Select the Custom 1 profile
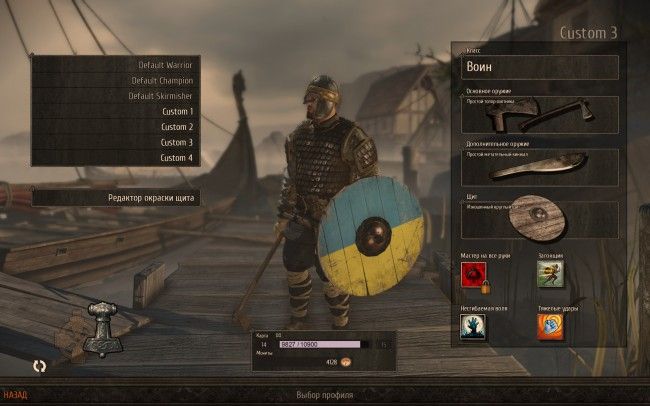 pyautogui.click(x=115, y=111)
